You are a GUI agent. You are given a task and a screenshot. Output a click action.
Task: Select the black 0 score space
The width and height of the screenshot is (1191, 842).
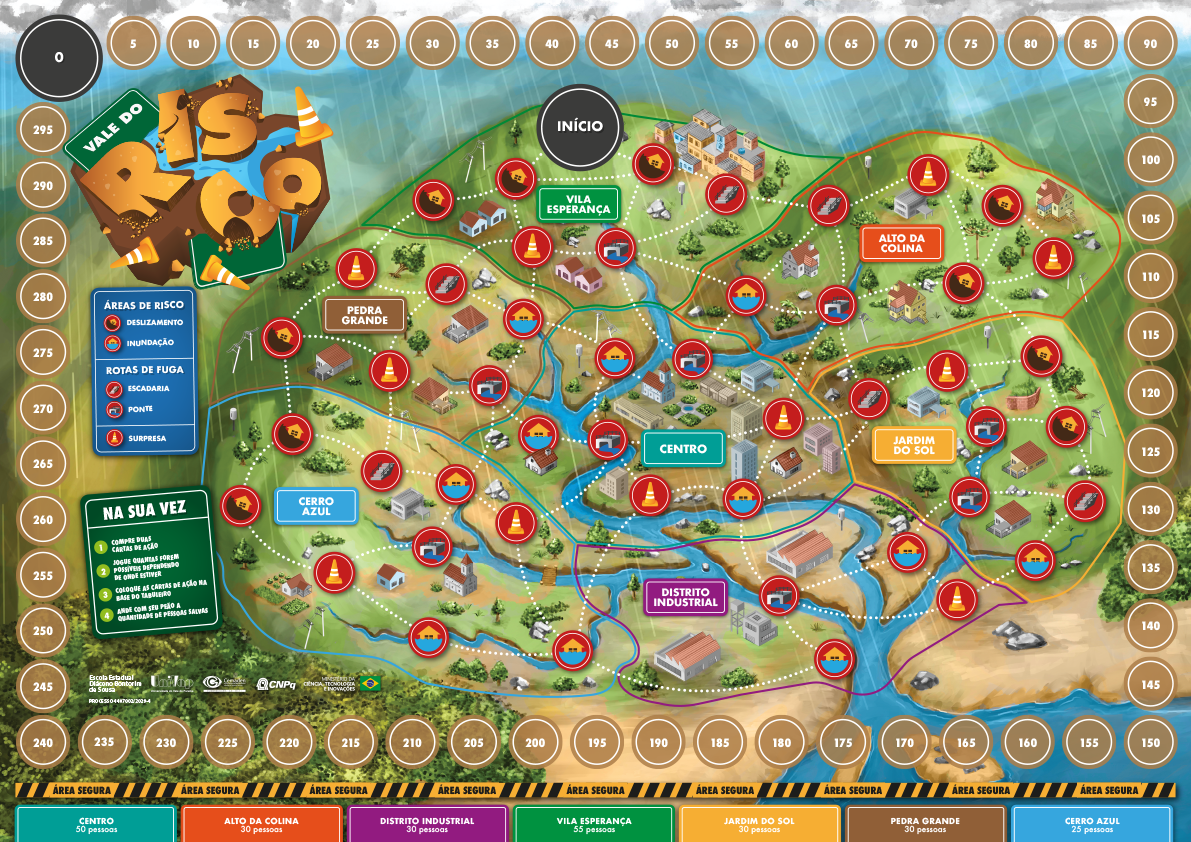(59, 57)
